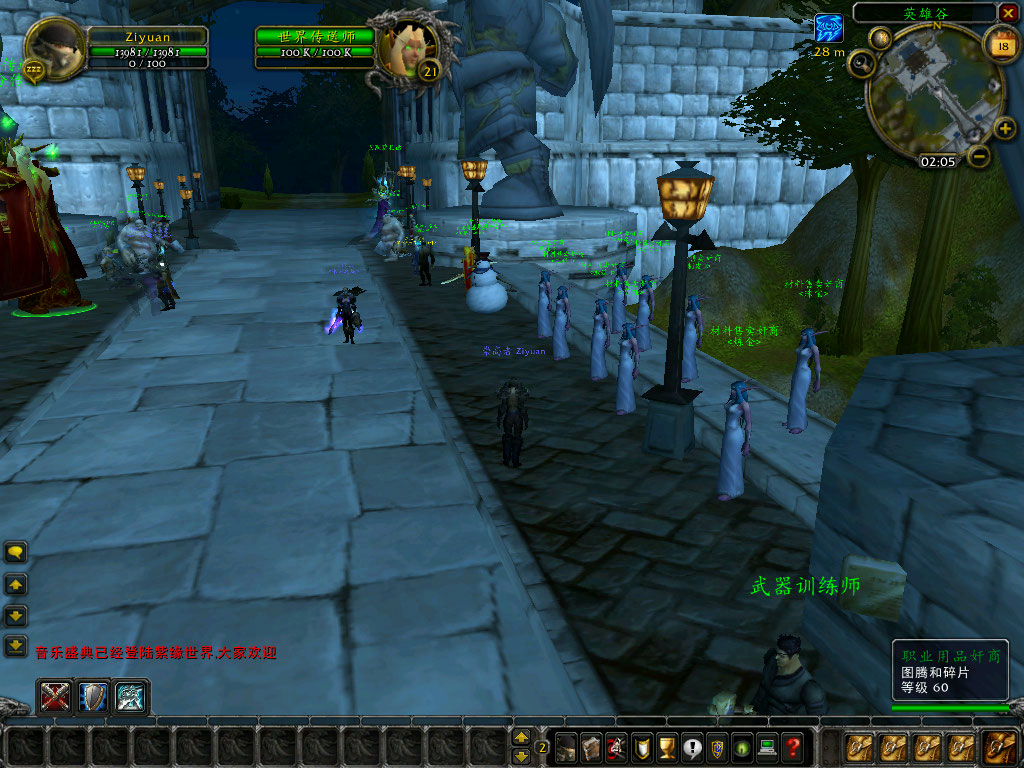The height and width of the screenshot is (768, 1024).
Task: Open the red question mark help
Action: 792,746
